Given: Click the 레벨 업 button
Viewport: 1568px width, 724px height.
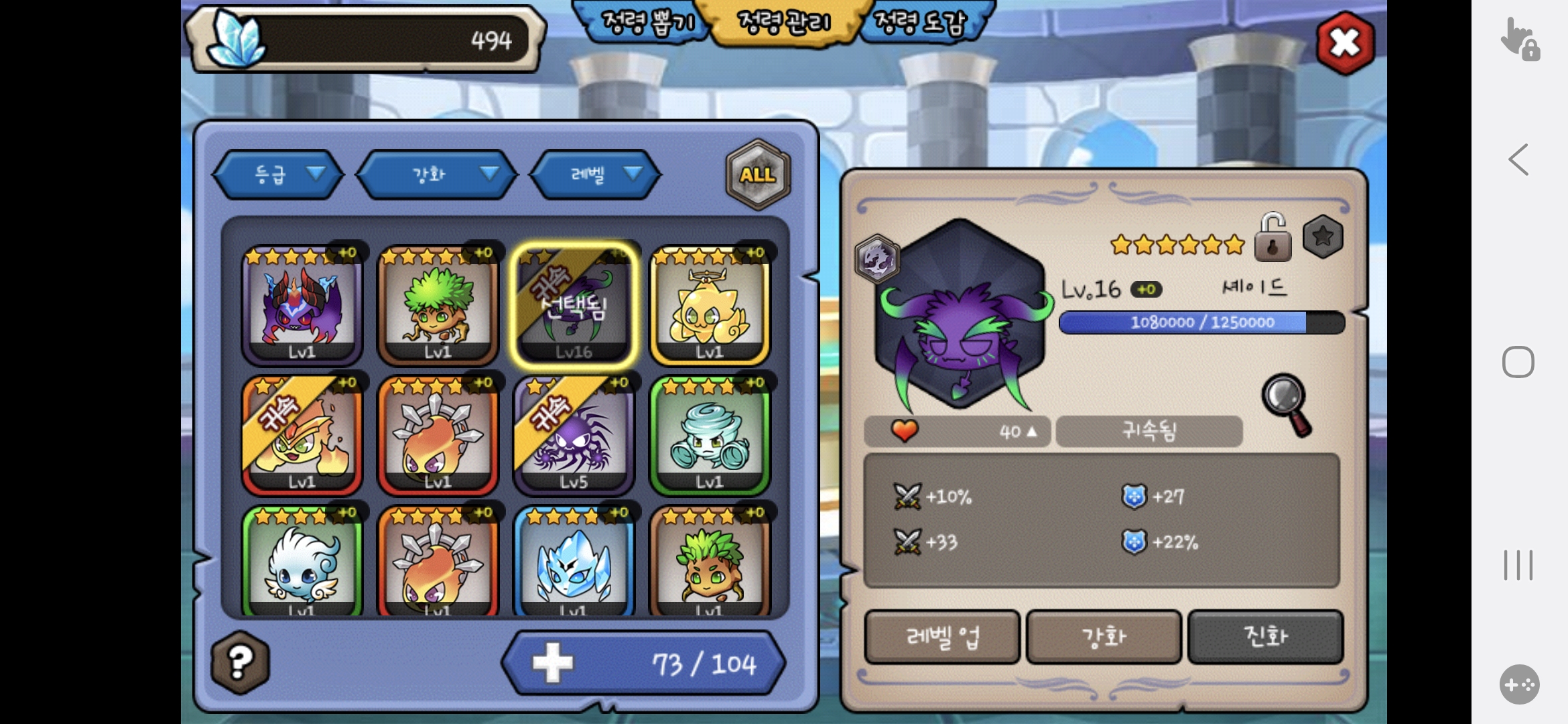Looking at the screenshot, I should [942, 636].
